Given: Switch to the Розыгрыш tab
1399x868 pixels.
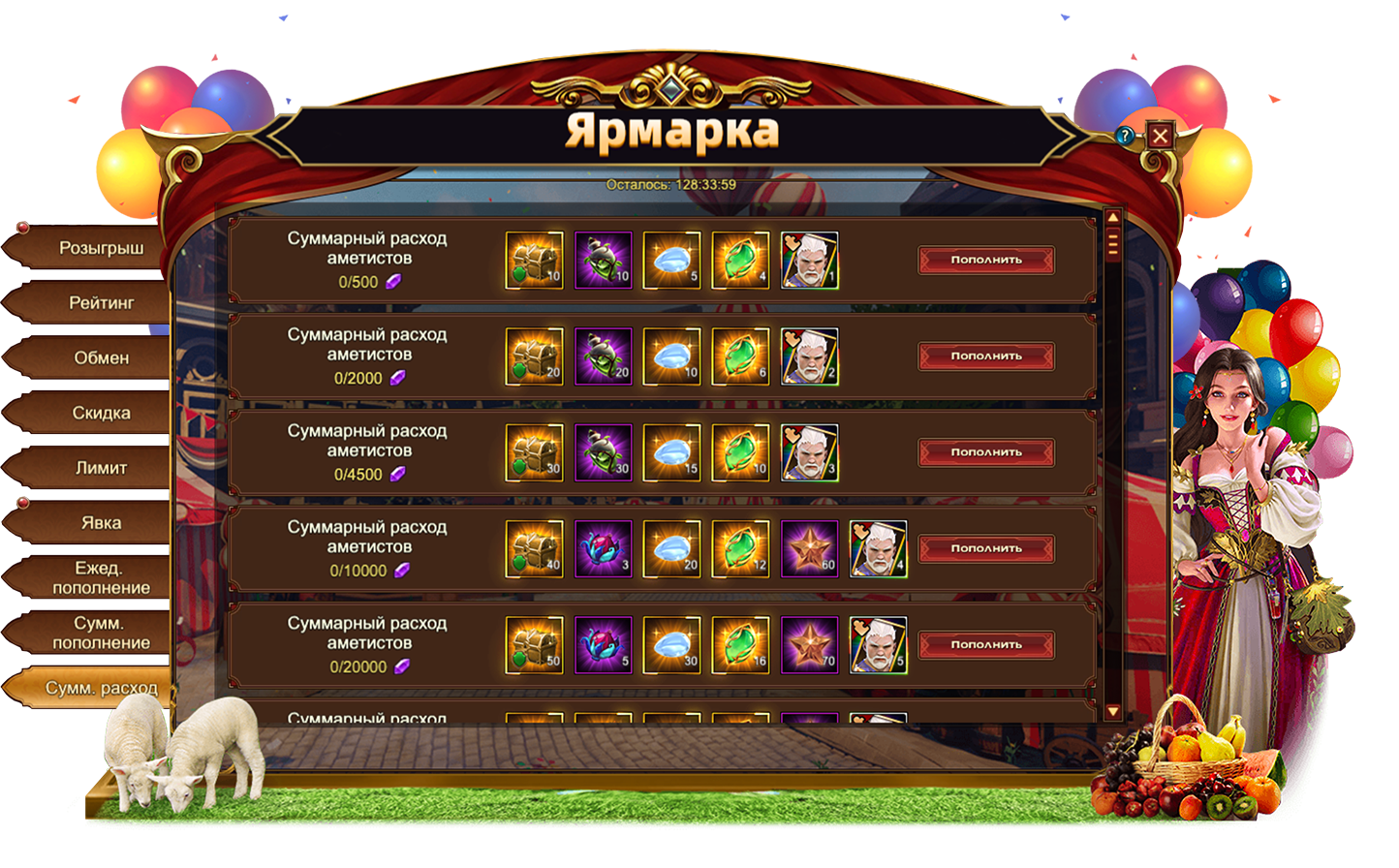Looking at the screenshot, I should 100,248.
